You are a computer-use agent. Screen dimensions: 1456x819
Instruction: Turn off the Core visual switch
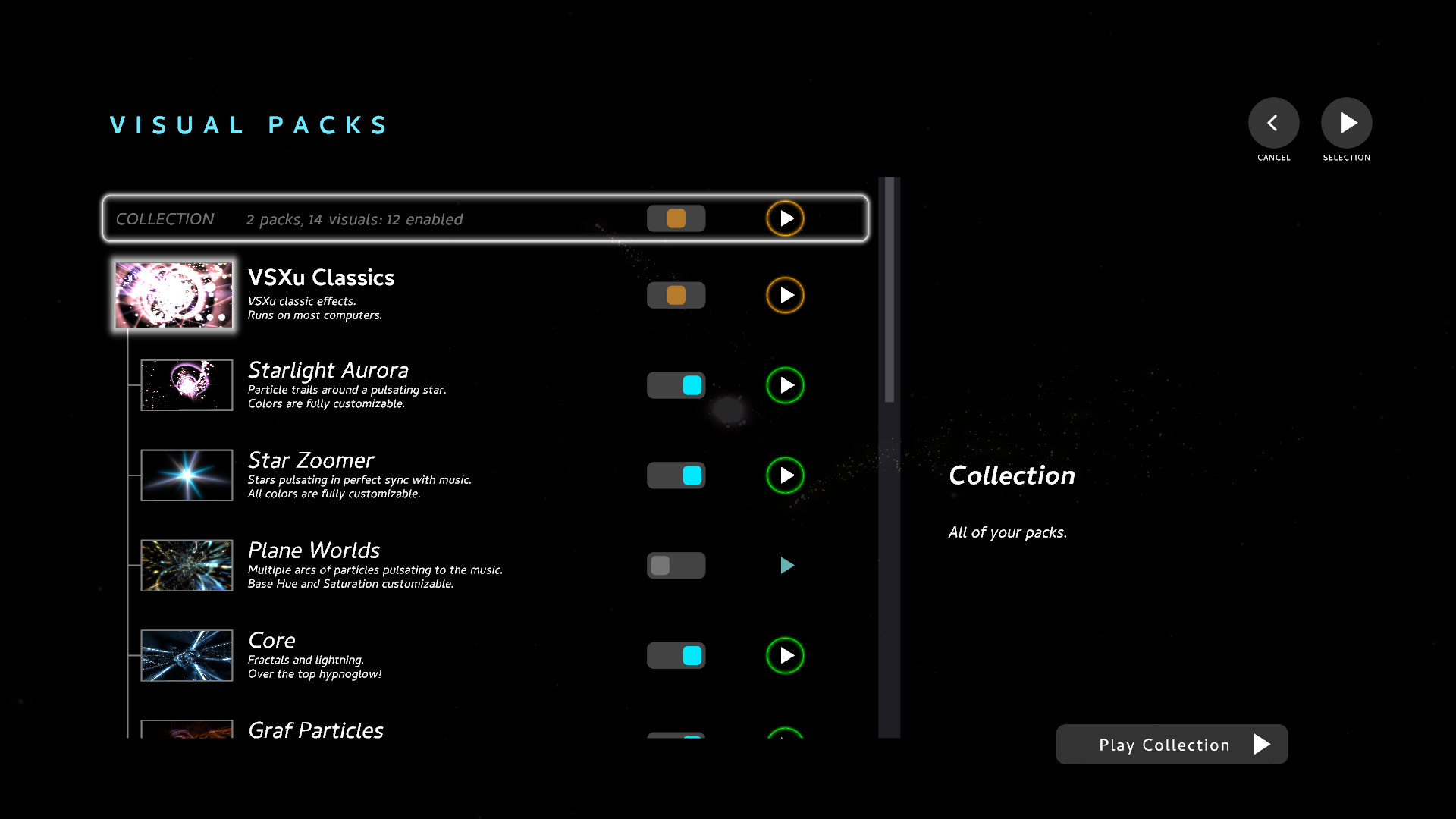tap(676, 655)
